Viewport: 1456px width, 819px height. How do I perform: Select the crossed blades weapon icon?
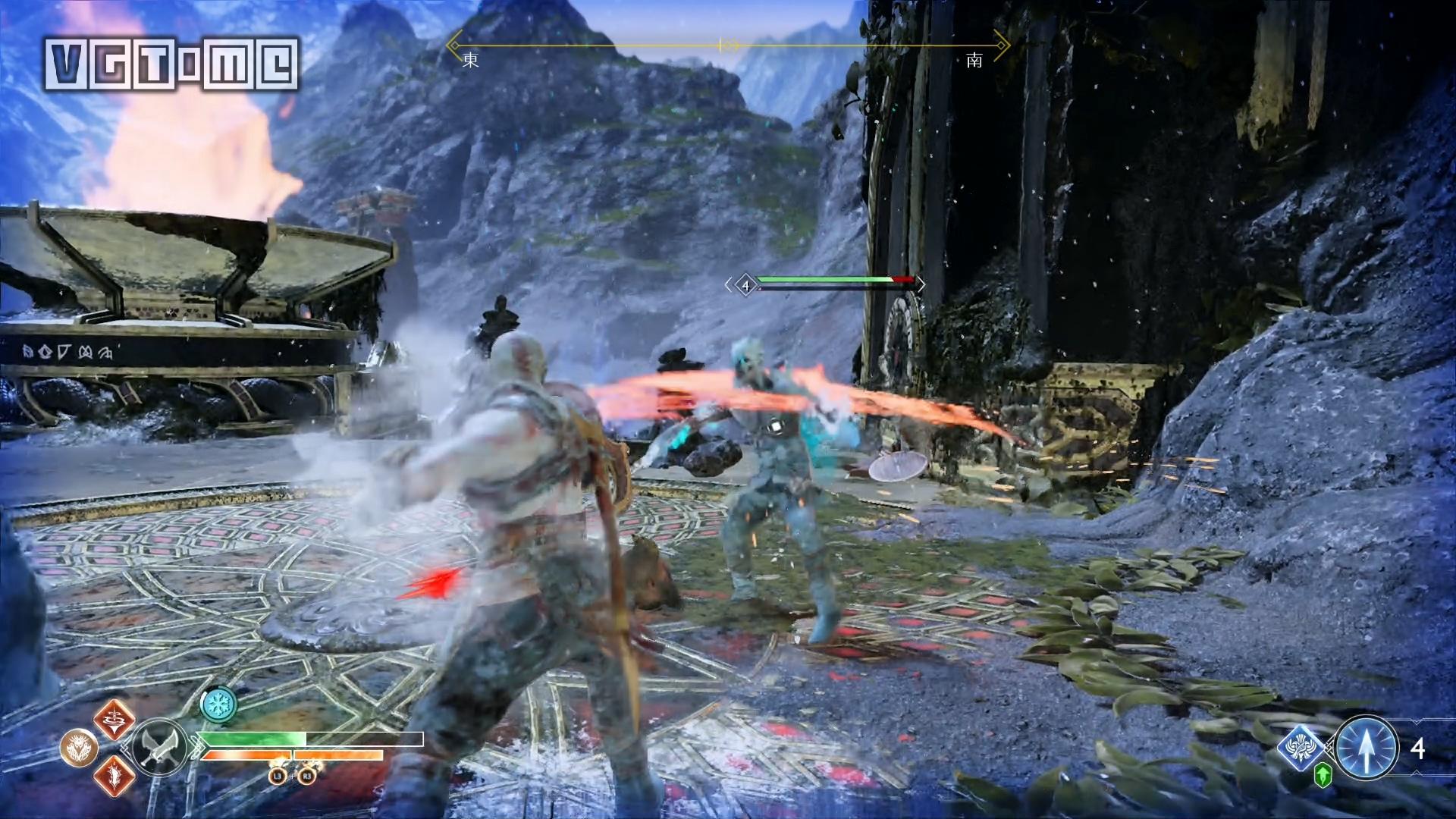[x=160, y=745]
